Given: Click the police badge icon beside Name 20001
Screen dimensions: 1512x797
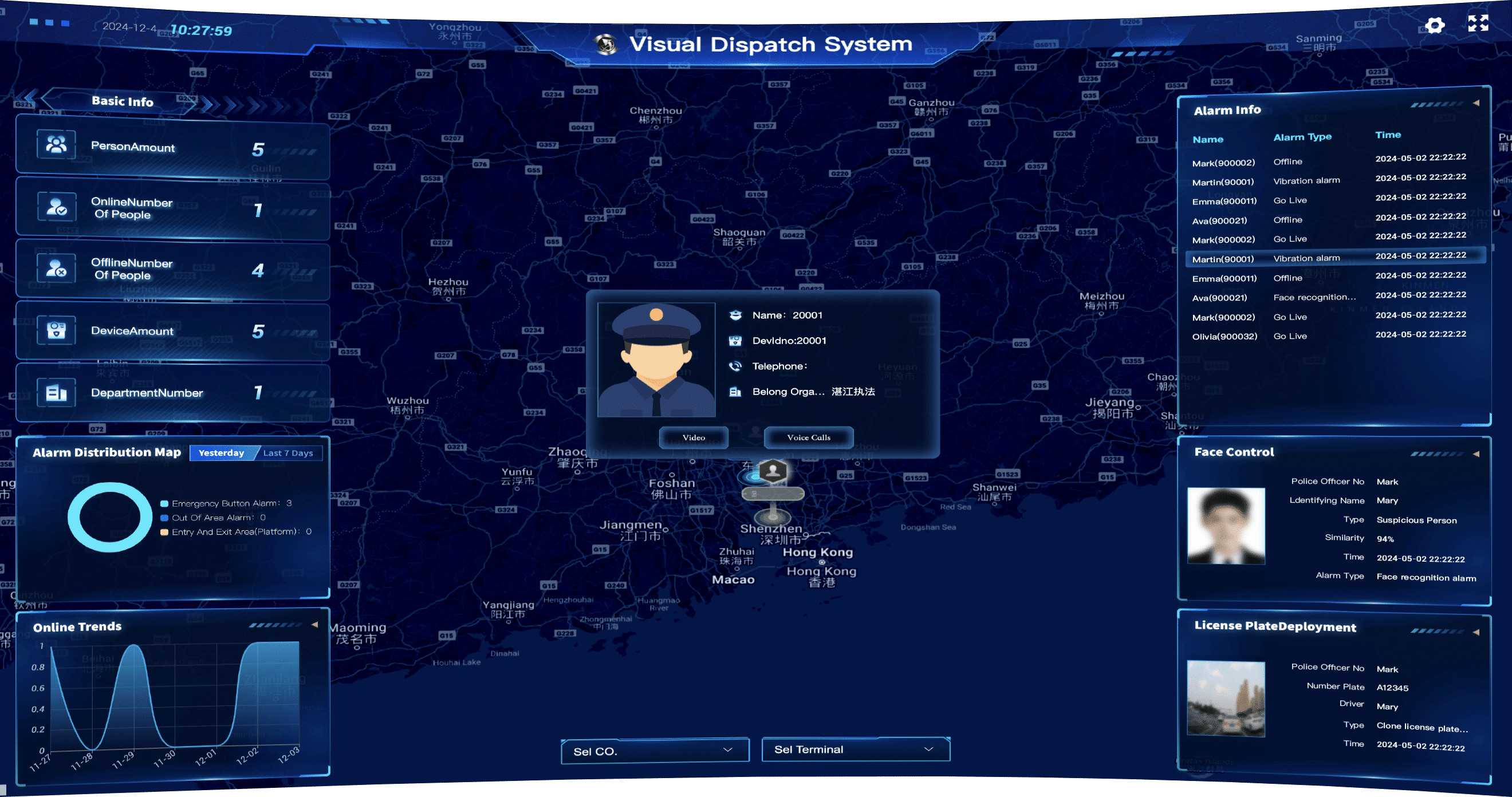Looking at the screenshot, I should (x=735, y=314).
